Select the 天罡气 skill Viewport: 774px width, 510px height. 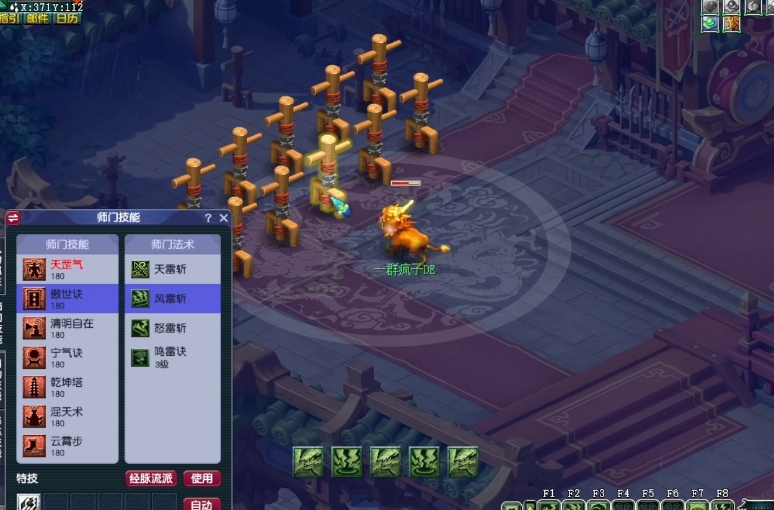pos(68,269)
